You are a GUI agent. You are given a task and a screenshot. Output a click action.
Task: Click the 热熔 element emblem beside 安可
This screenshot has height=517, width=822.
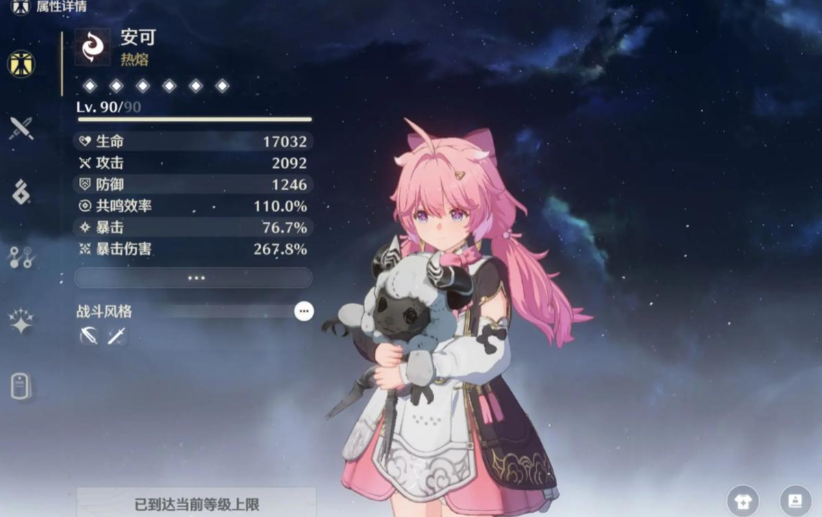point(92,47)
